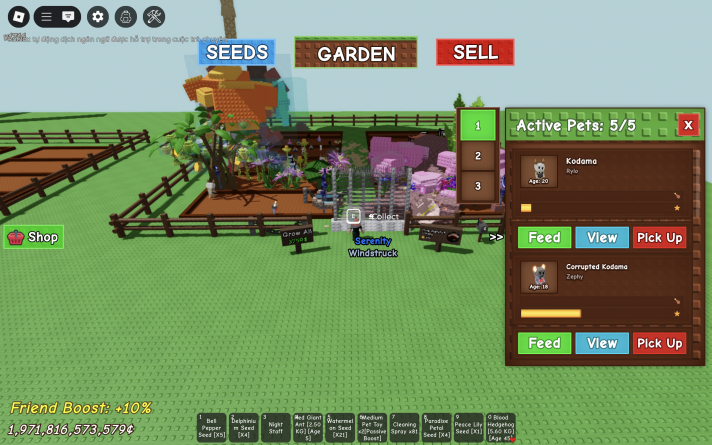Screen dimensions: 712x445
Task: Select Bell Pepper Seed hotbar slot
Action: [212, 428]
